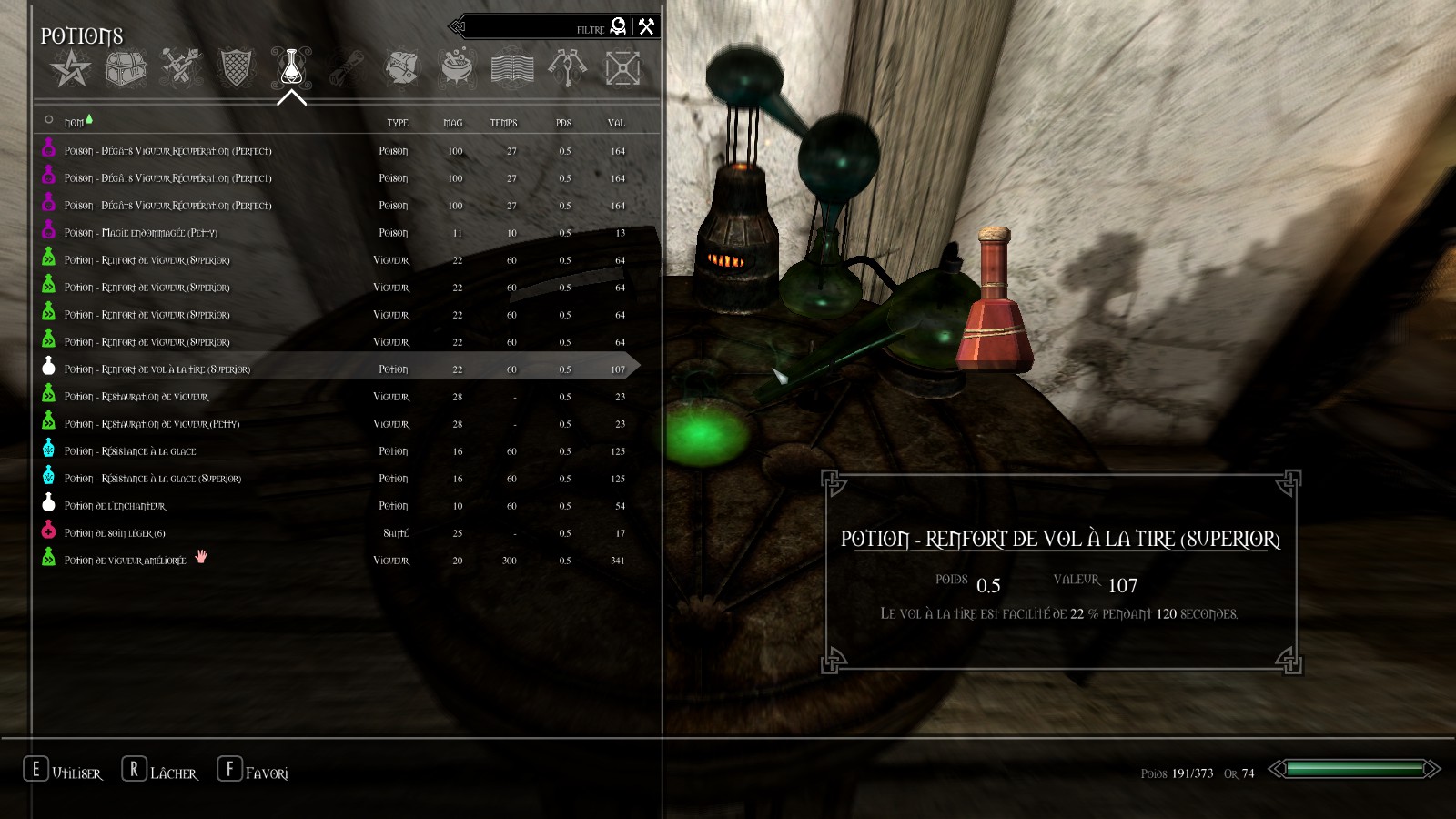Select Poison - Magie endommagée (Petty) row
1456x819 pixels.
[x=141, y=233]
